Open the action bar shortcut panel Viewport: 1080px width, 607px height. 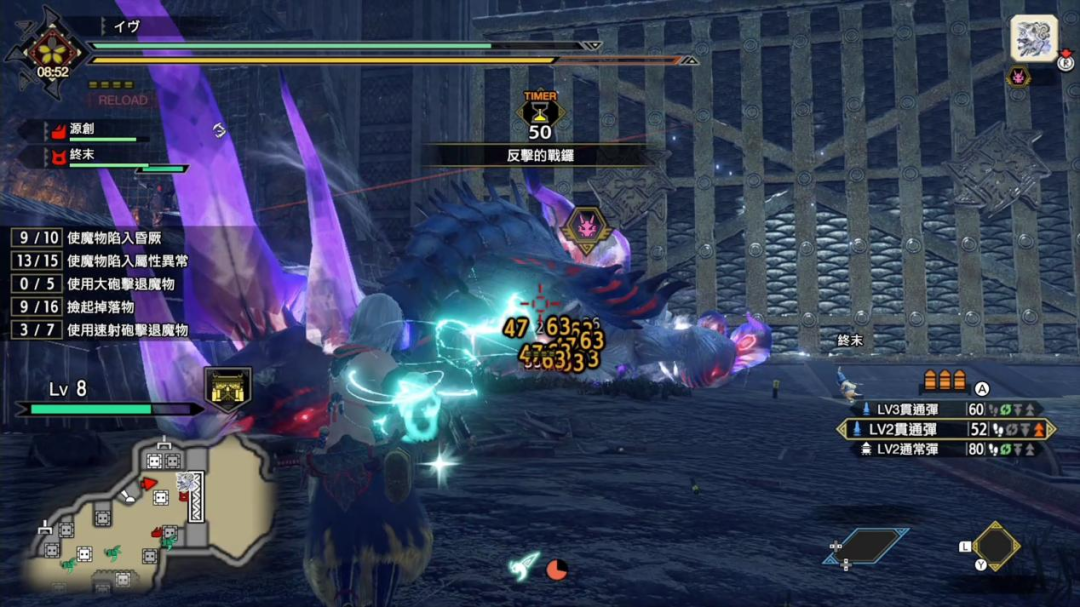pos(866,546)
